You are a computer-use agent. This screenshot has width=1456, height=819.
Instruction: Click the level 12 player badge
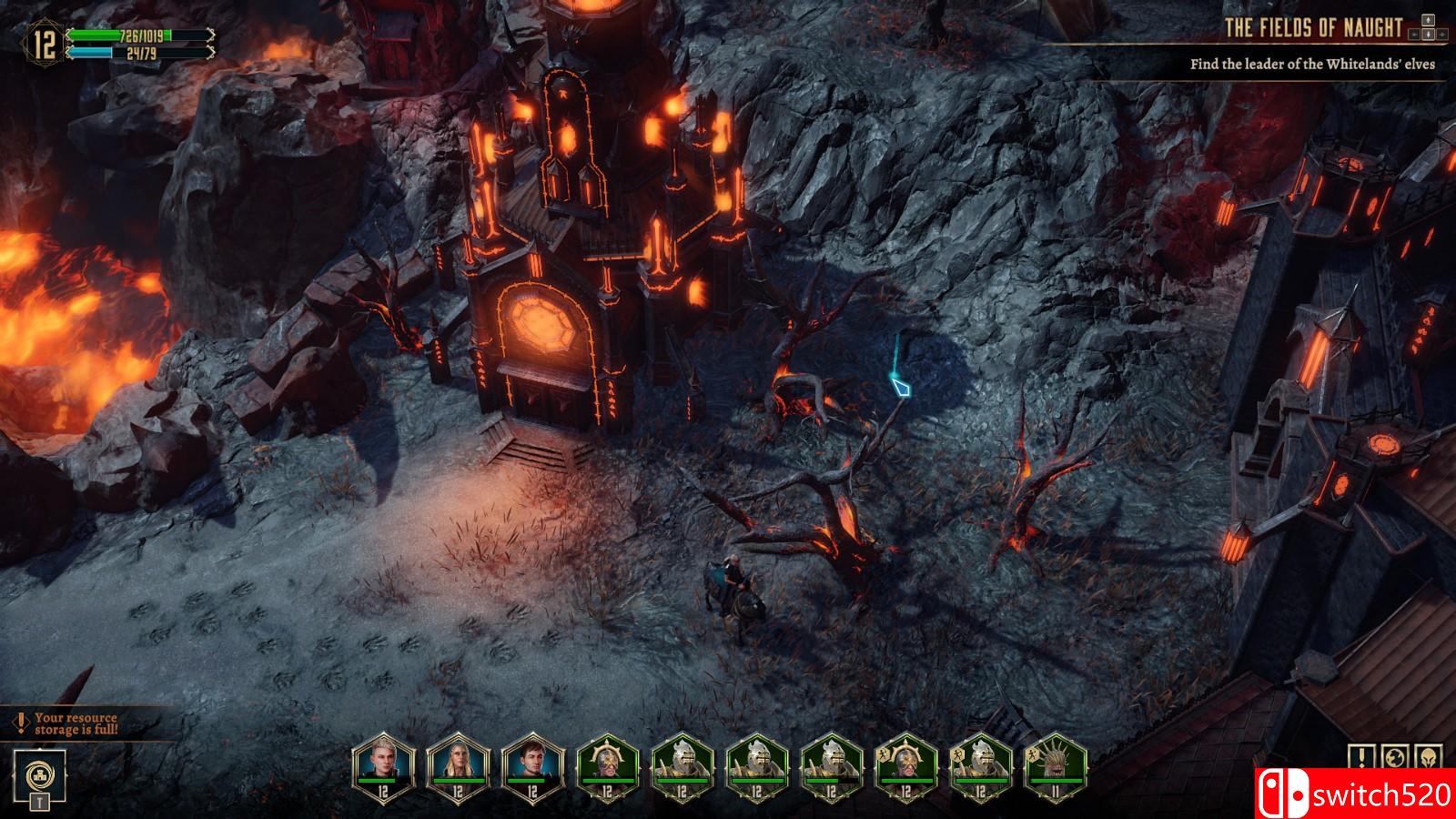point(44,45)
